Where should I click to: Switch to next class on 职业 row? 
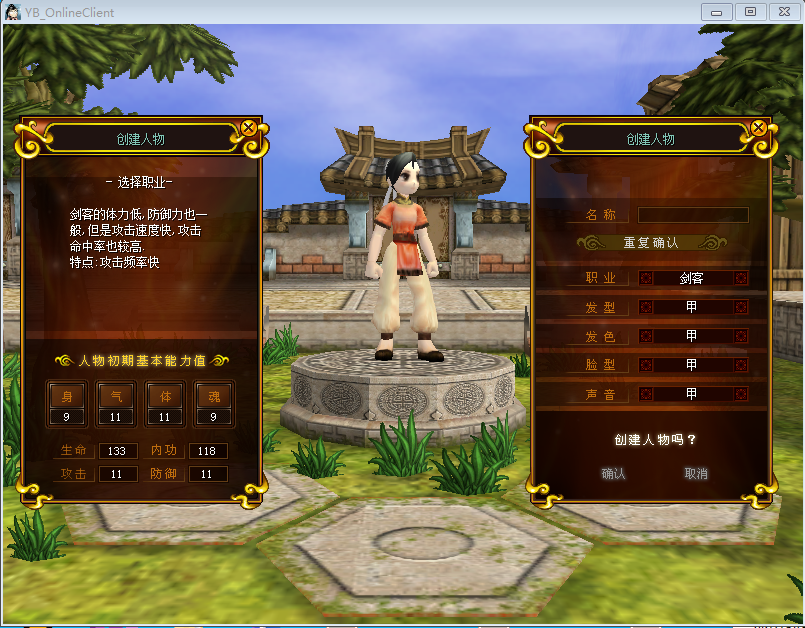point(741,279)
